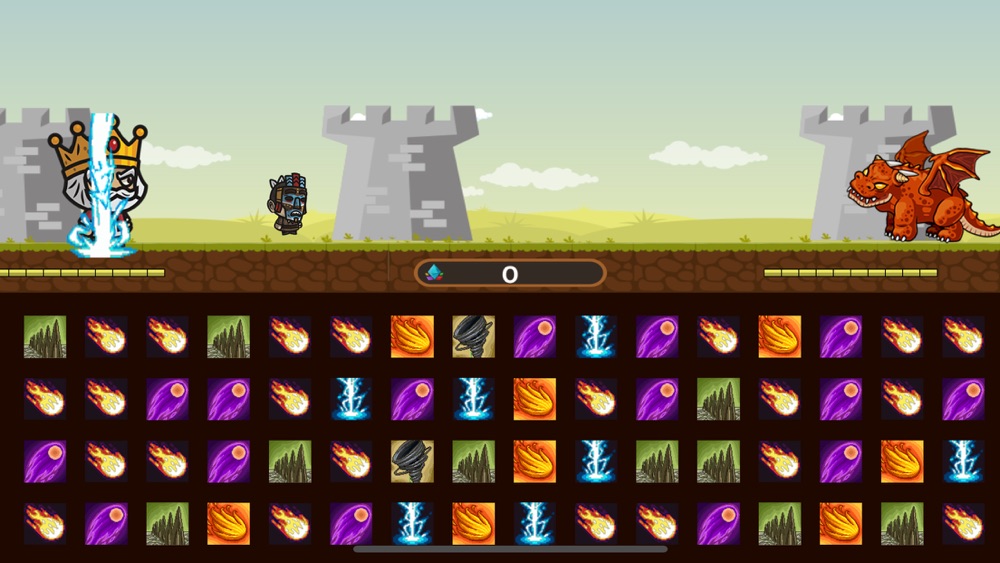The width and height of the screenshot is (1000, 563).
Task: Choose the orange flame tile between two lightning tiles
Action: pyautogui.click(x=473, y=523)
